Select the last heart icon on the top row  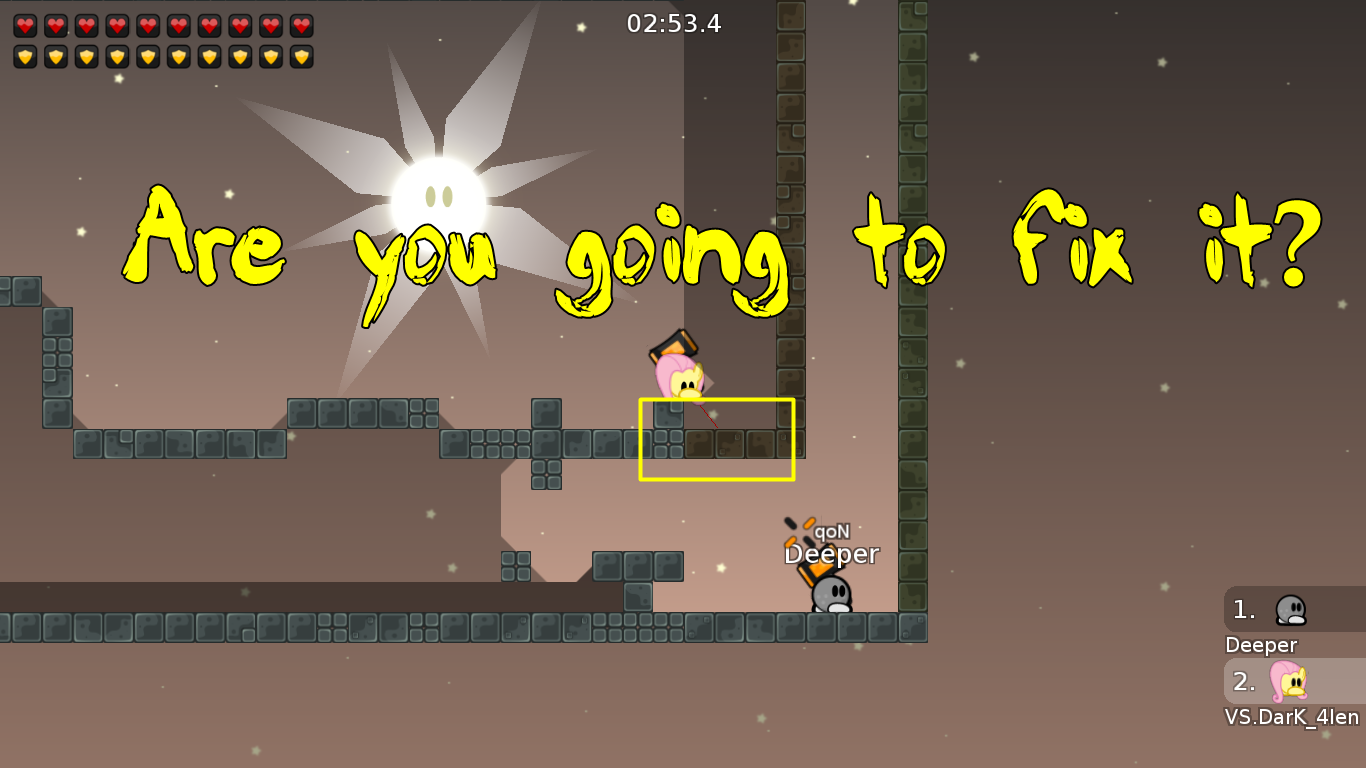pyautogui.click(x=303, y=25)
